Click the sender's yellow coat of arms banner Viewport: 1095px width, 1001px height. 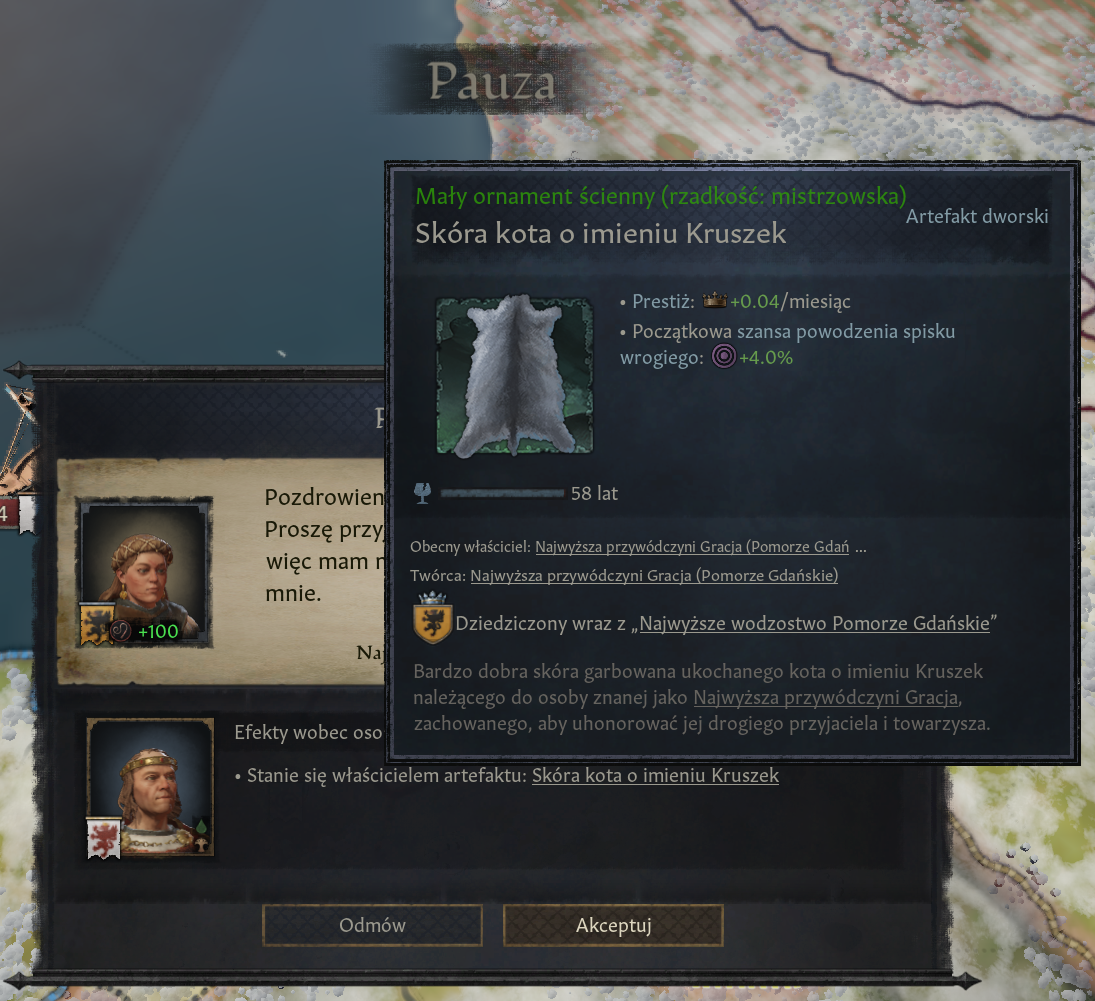coord(96,624)
